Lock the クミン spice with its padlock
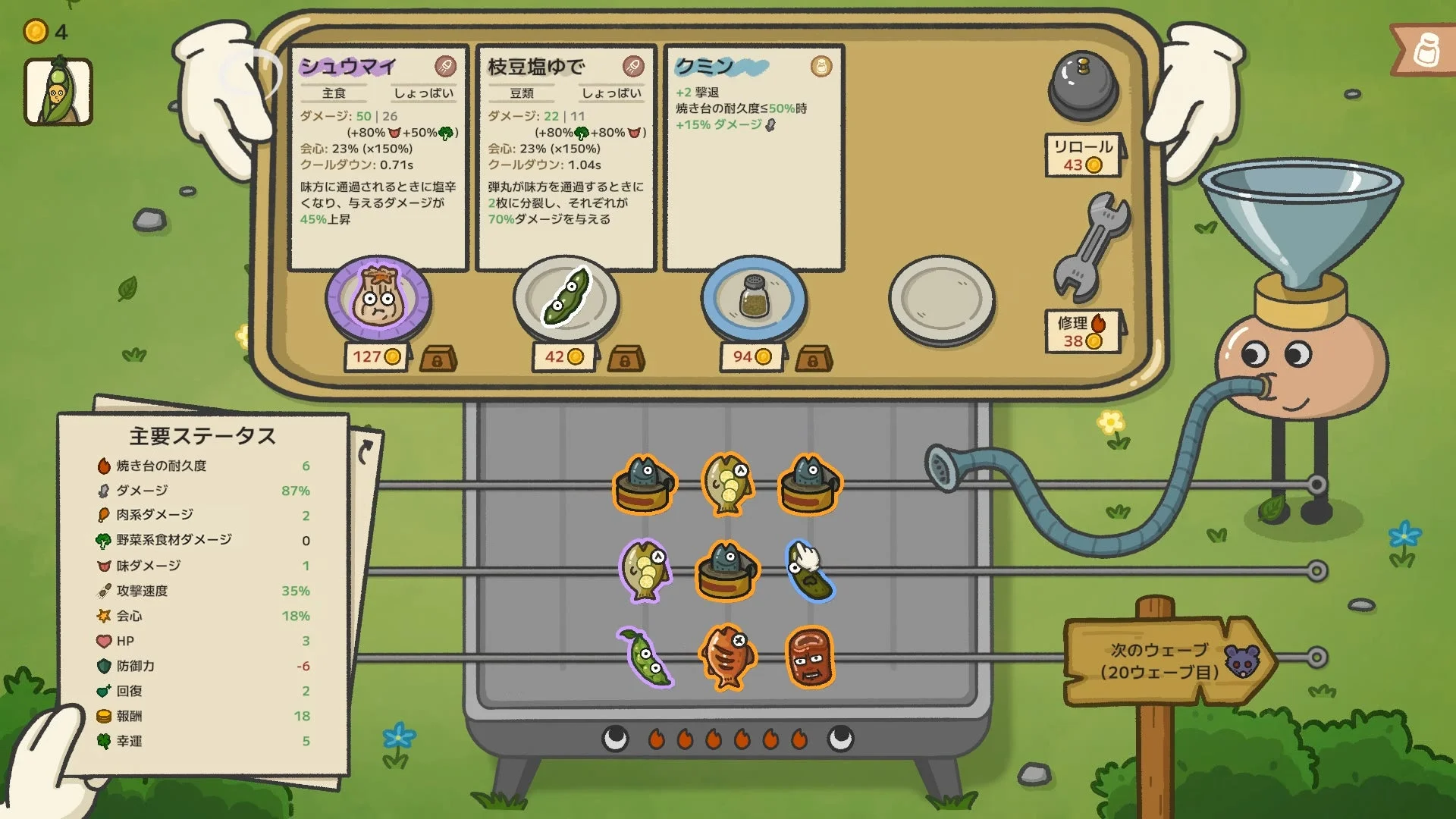The image size is (1456, 819). (x=813, y=359)
